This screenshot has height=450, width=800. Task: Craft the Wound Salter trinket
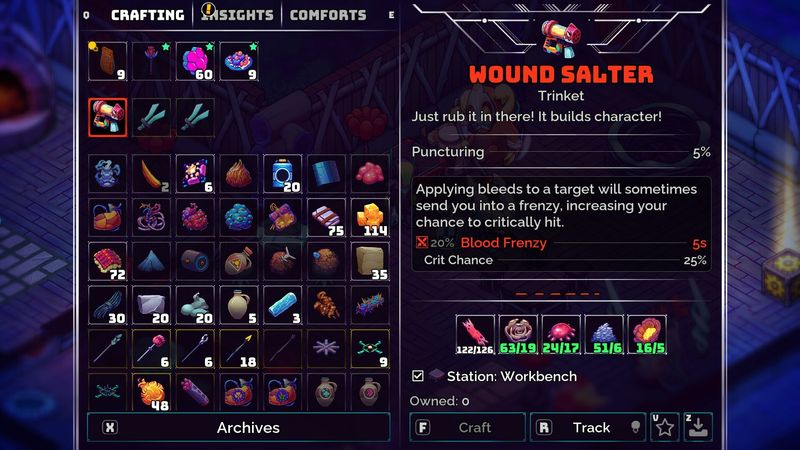coord(467,427)
